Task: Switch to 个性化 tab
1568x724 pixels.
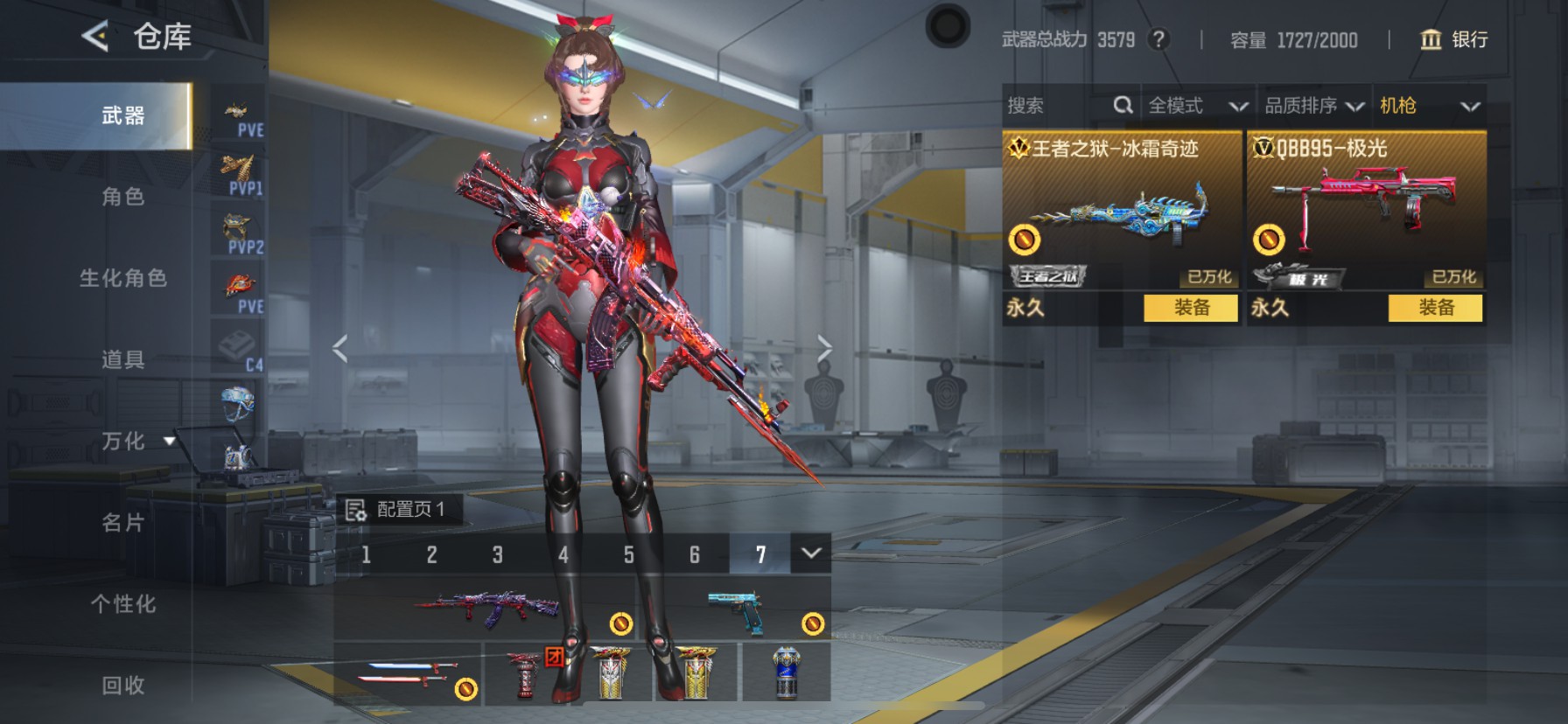Action: pyautogui.click(x=122, y=603)
